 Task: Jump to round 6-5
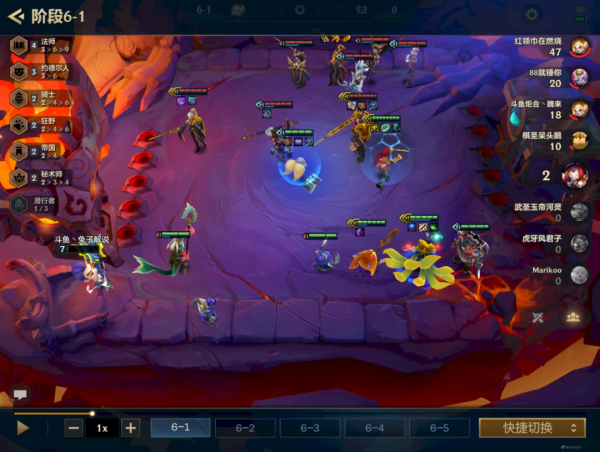439,427
